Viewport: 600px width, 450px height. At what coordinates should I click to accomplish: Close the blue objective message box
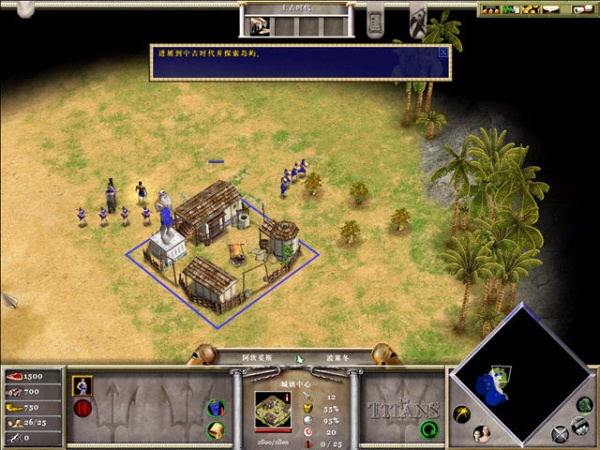(x=443, y=50)
